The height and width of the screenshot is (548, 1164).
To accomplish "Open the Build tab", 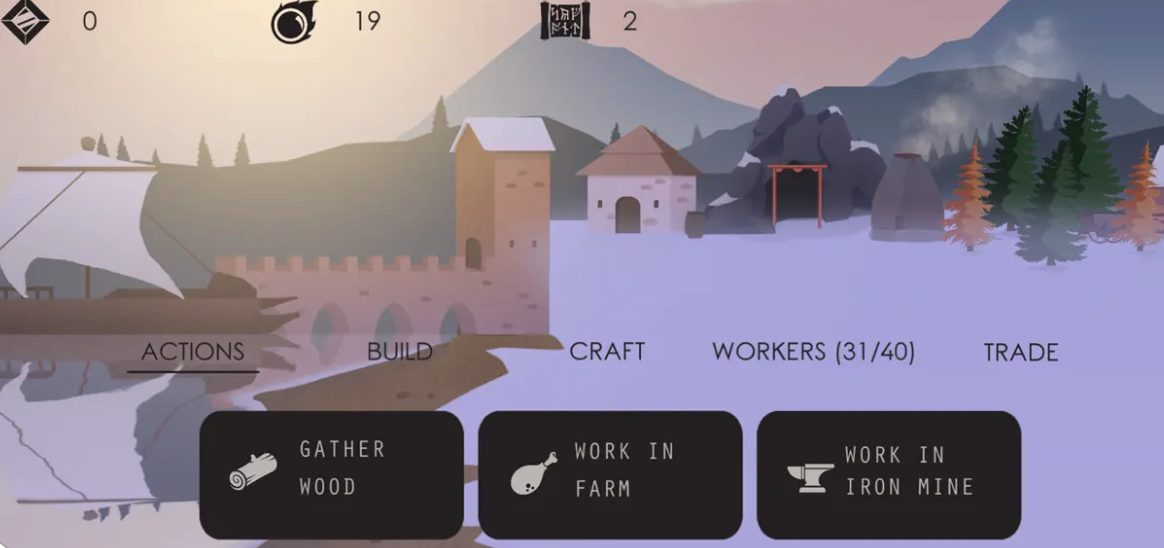I will [x=400, y=352].
